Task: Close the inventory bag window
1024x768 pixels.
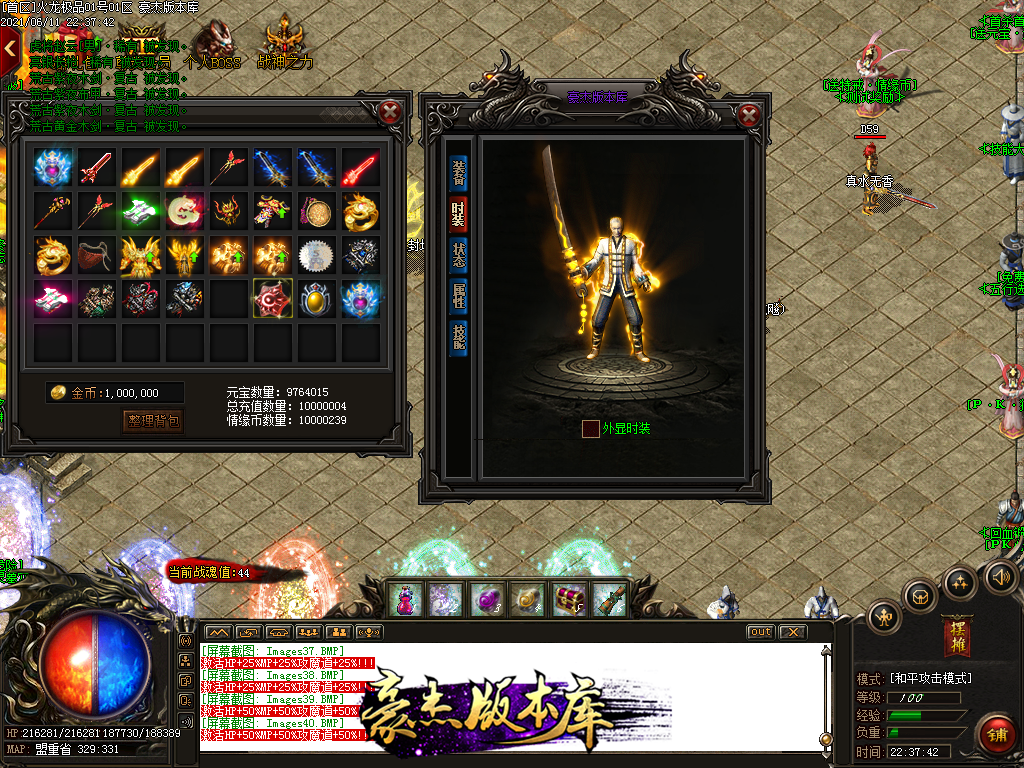Action: click(x=391, y=112)
